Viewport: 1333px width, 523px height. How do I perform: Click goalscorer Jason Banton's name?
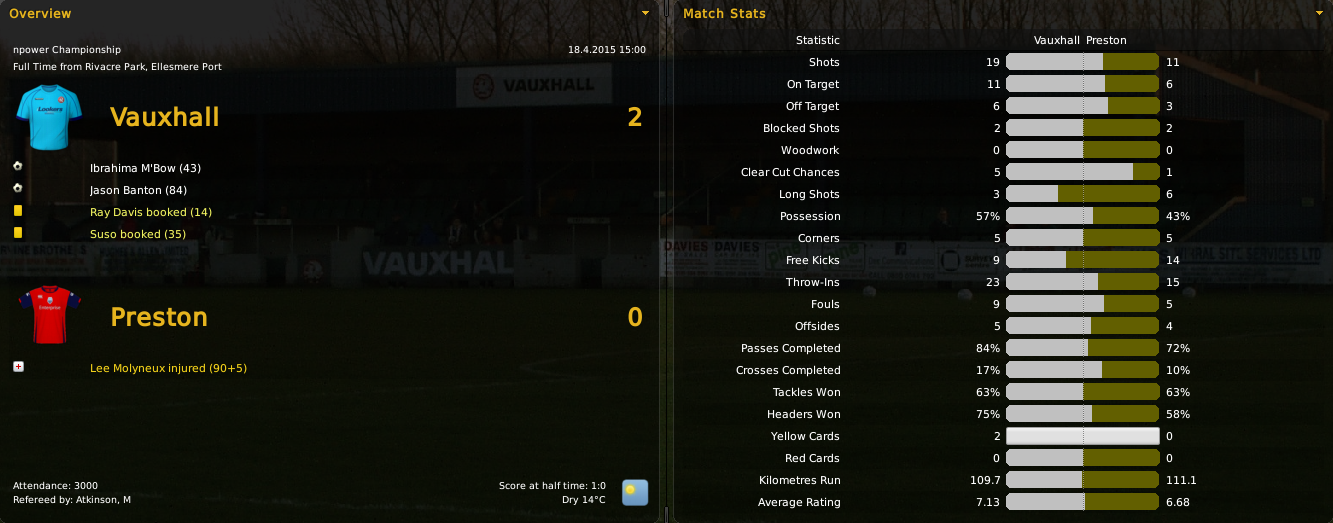pyautogui.click(x=138, y=190)
